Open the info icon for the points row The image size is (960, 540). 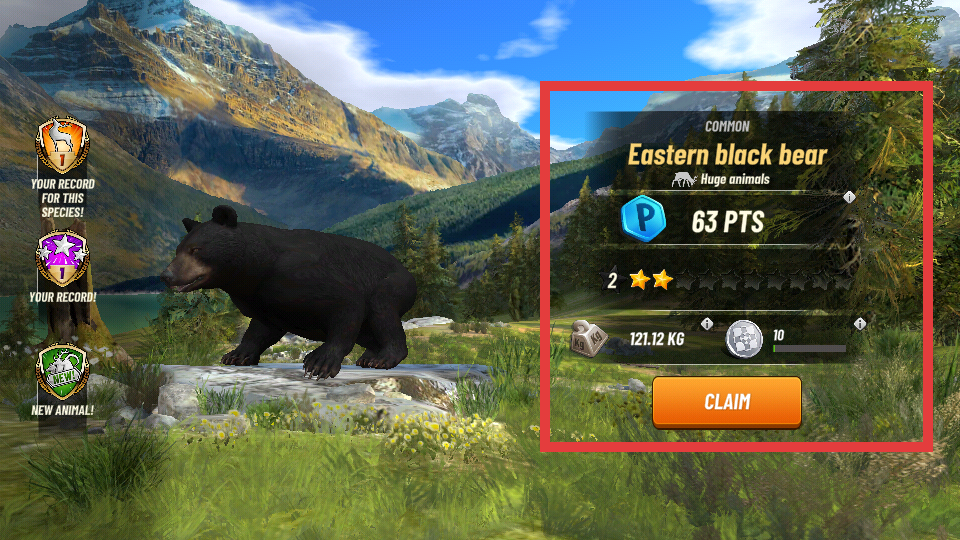(849, 197)
